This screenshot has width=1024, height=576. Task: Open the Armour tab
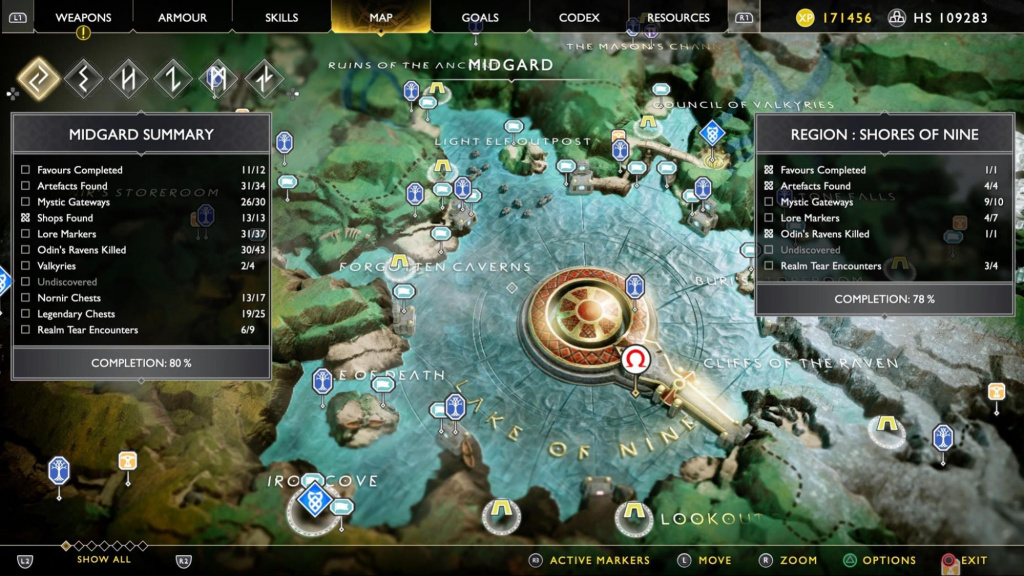coord(182,17)
